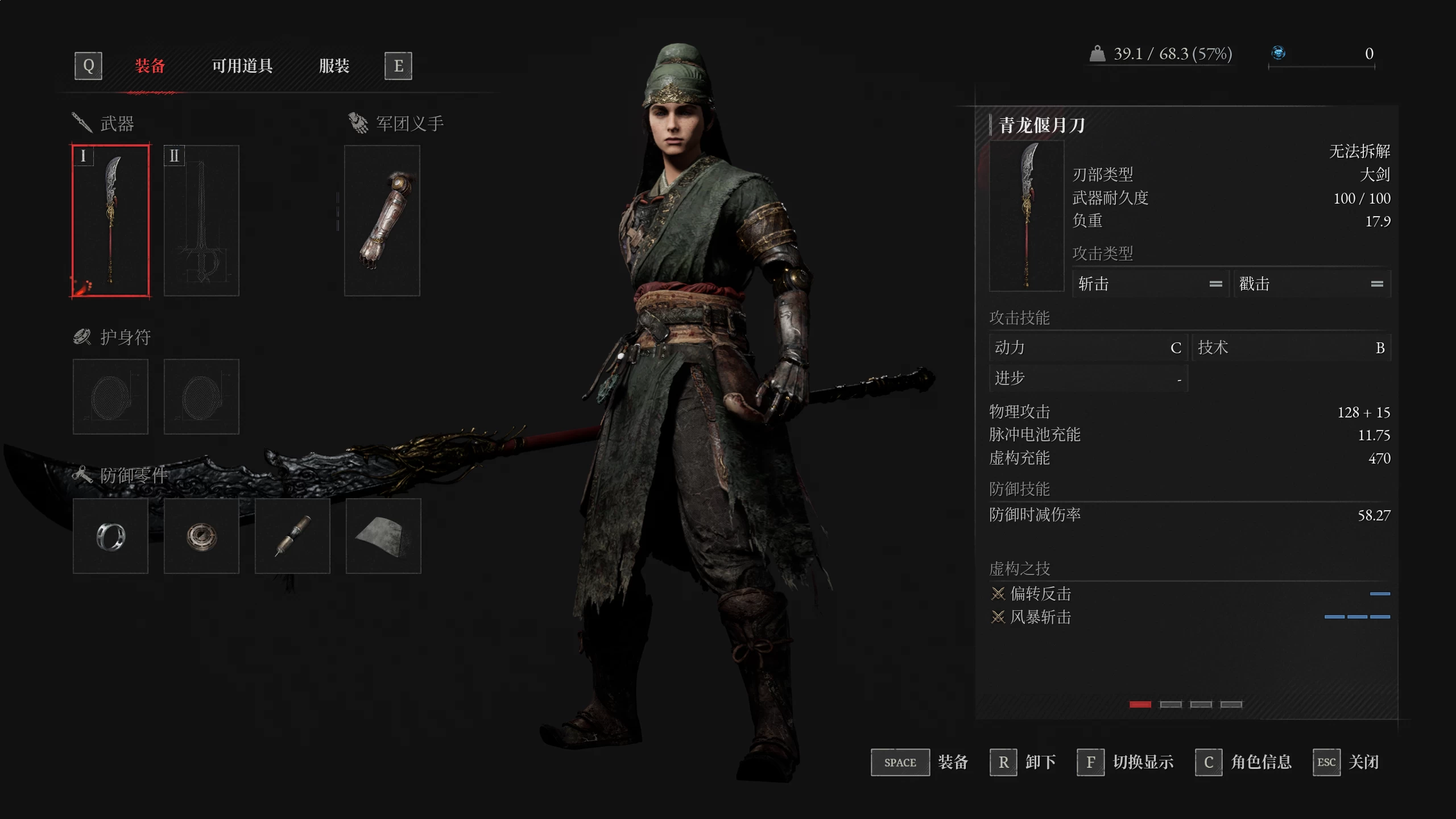This screenshot has width=1456, height=819.
Task: Pick the round gear defense part slot
Action: [x=201, y=536]
